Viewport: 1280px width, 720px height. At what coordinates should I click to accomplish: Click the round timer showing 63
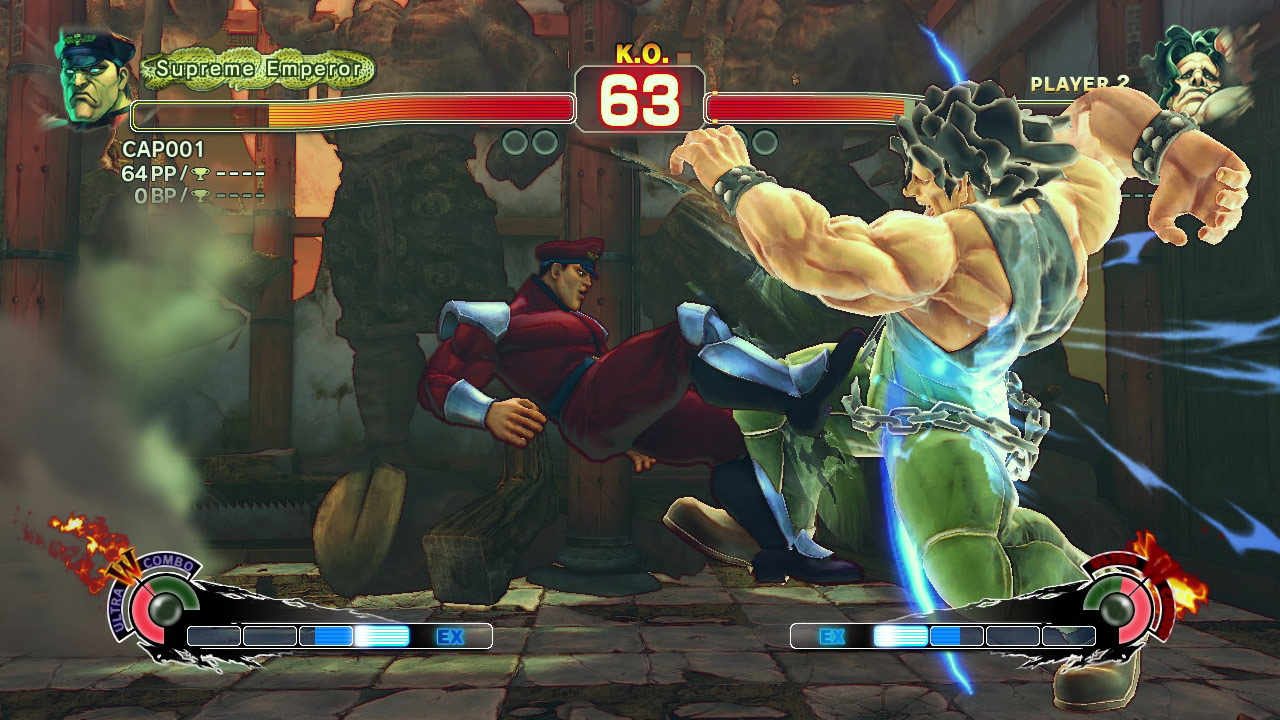pos(639,99)
